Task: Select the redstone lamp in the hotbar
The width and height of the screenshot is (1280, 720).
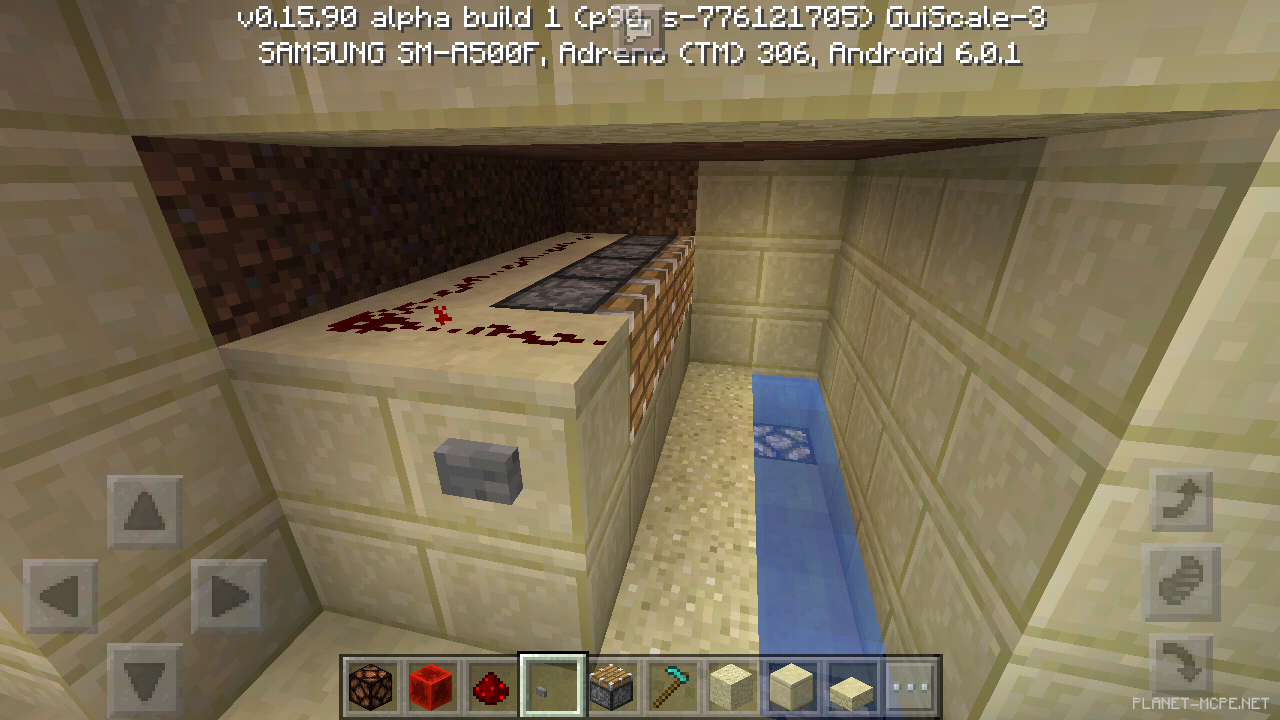Action: [x=371, y=685]
